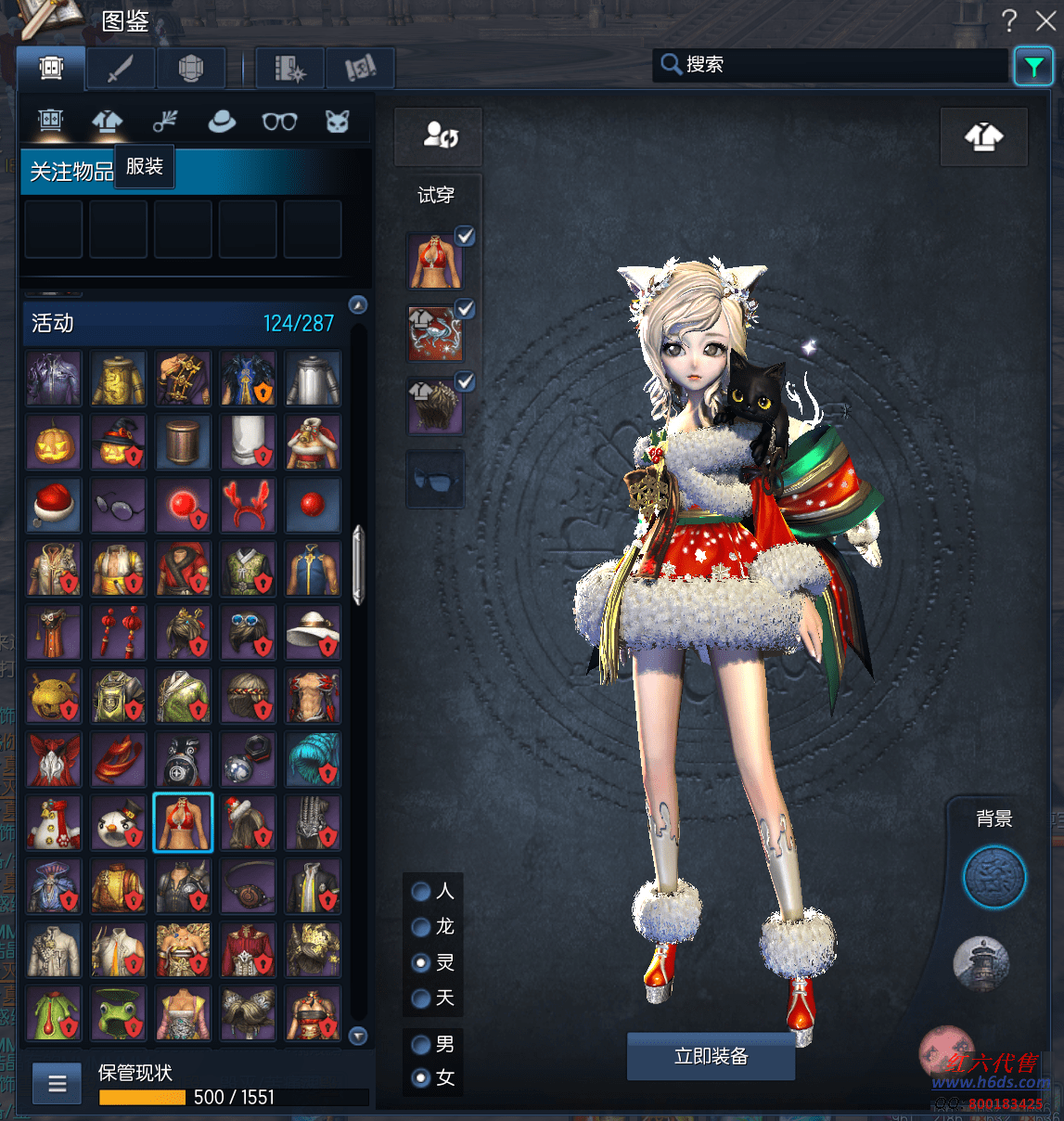Screen dimensions: 1064x1121
Task: Select the 人 race option
Action: [421, 892]
